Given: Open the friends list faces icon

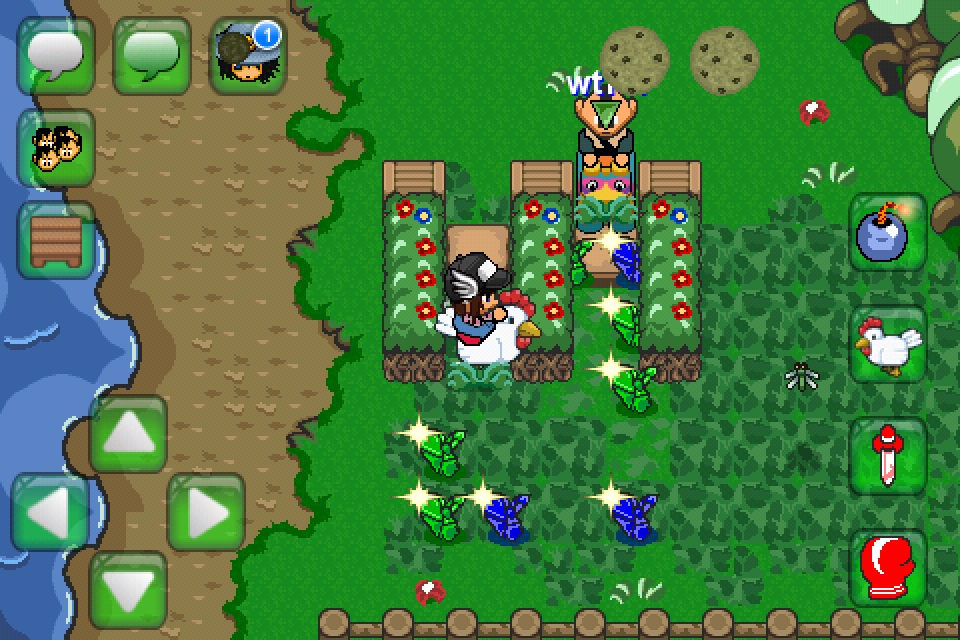Looking at the screenshot, I should (55, 148).
